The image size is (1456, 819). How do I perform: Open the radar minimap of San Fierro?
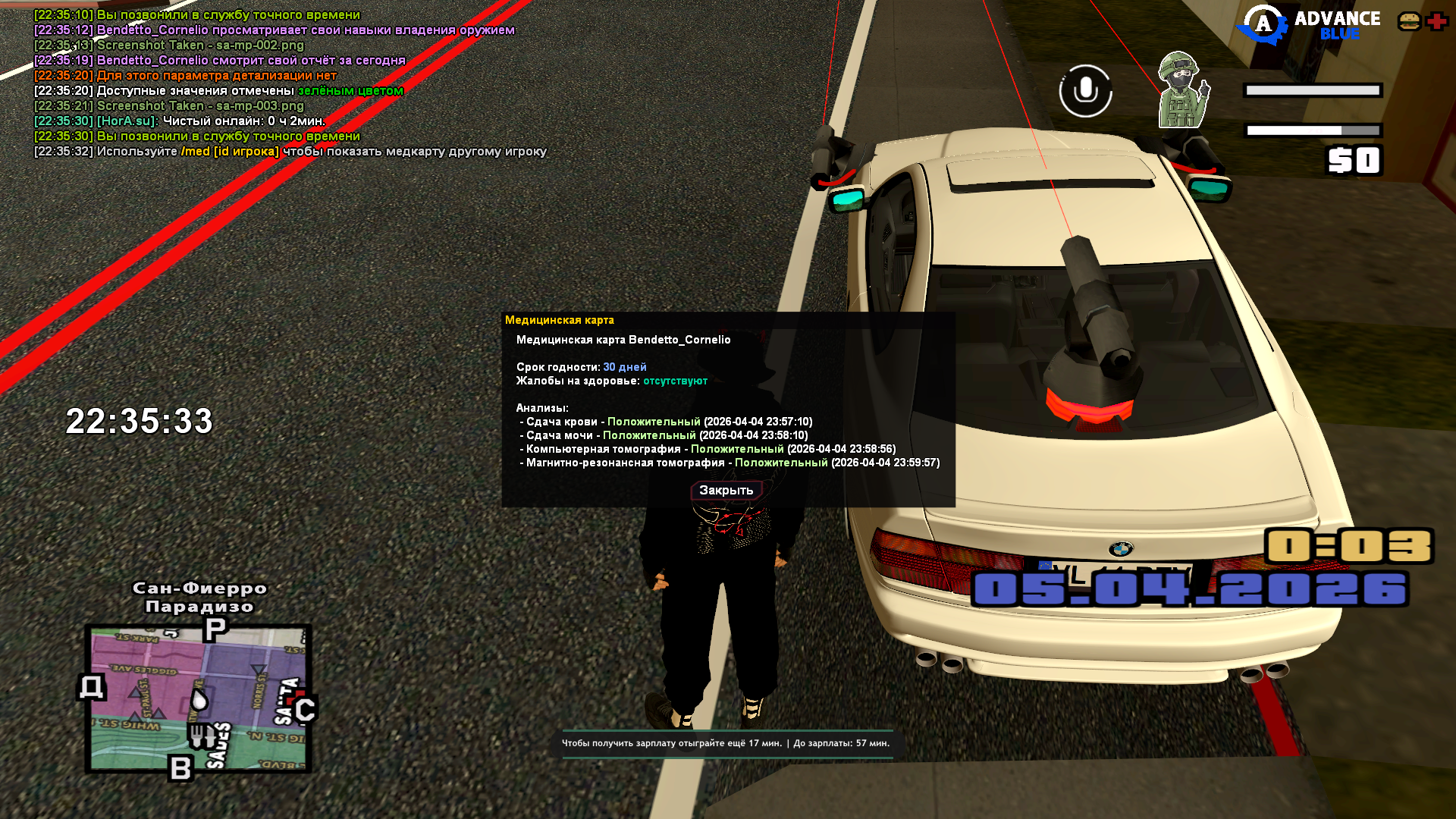pos(199,698)
